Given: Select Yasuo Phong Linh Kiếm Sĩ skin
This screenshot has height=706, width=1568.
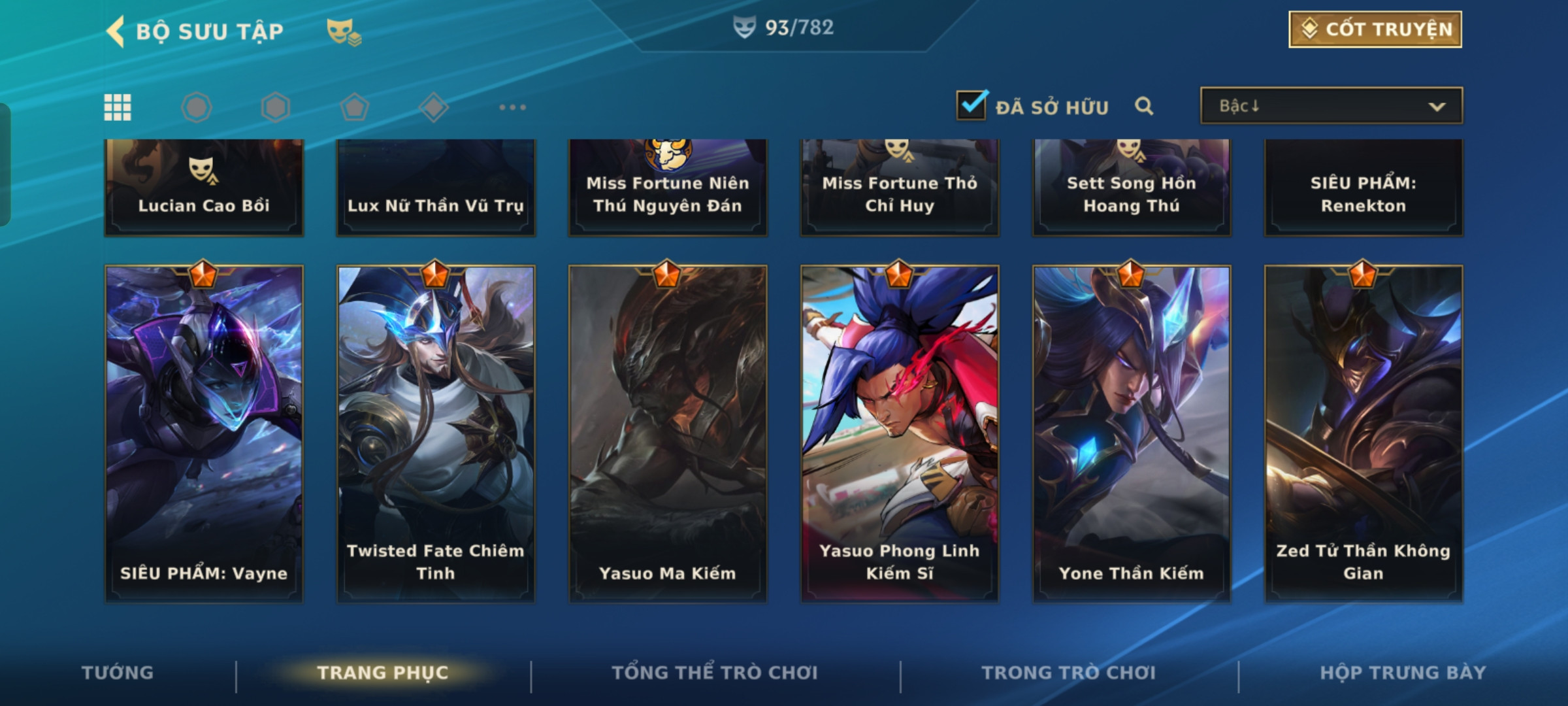Looking at the screenshot, I should 900,433.
